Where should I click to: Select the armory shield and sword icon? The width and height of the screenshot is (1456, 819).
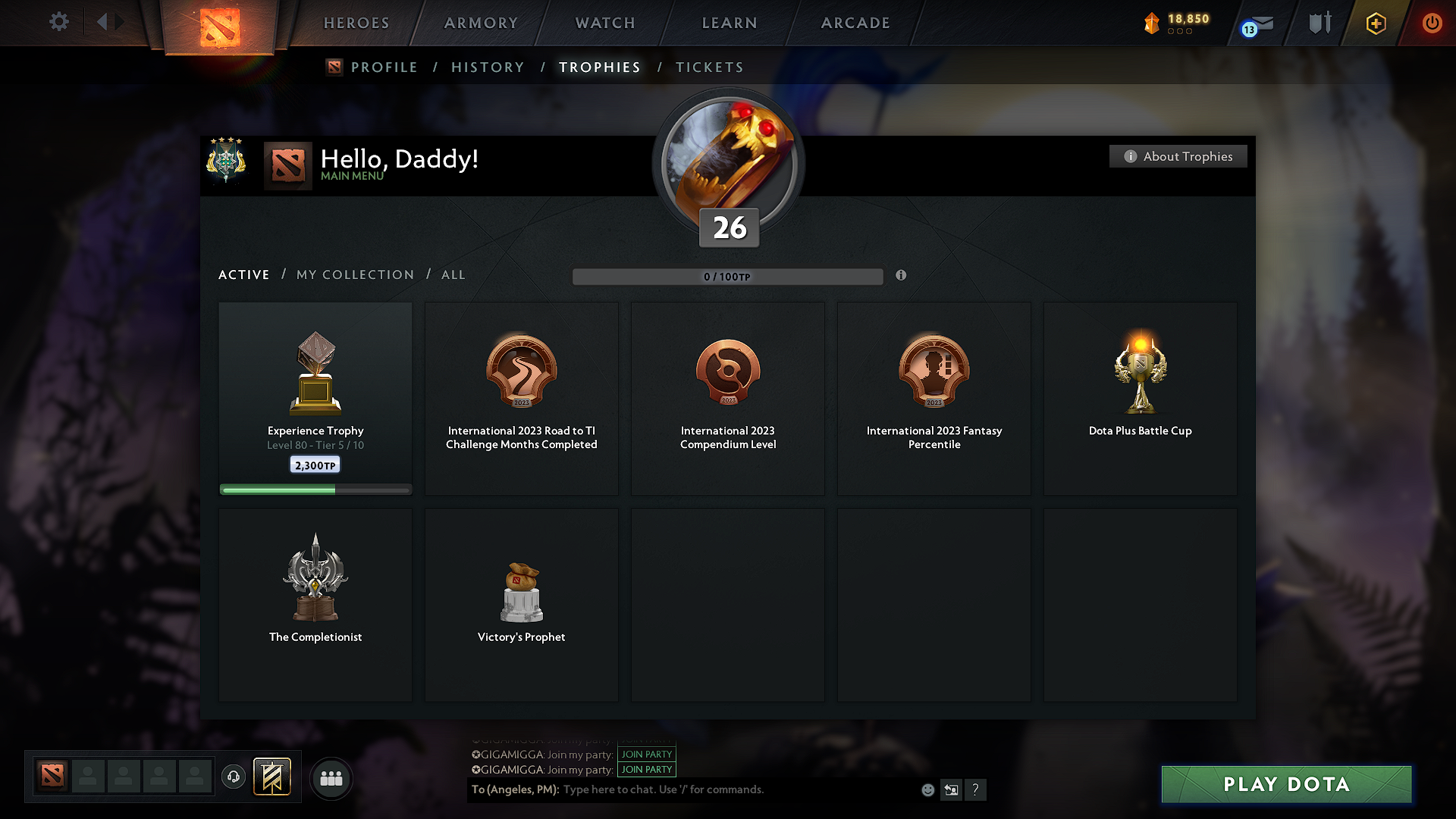pyautogui.click(x=1318, y=23)
